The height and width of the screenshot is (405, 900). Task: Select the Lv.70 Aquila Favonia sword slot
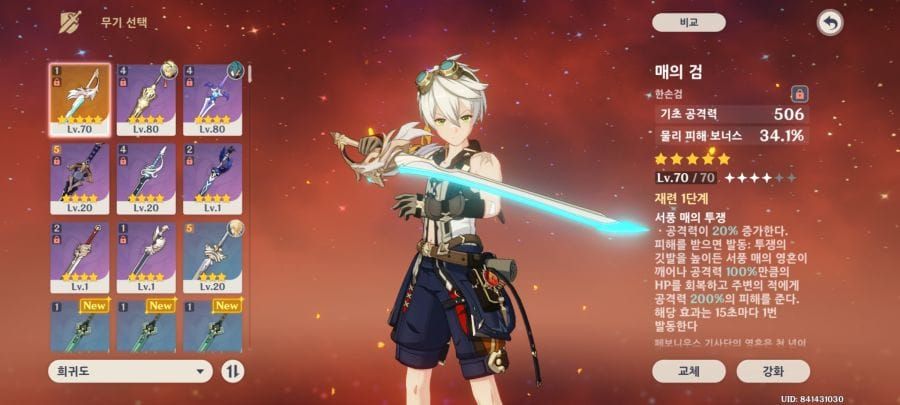point(80,100)
